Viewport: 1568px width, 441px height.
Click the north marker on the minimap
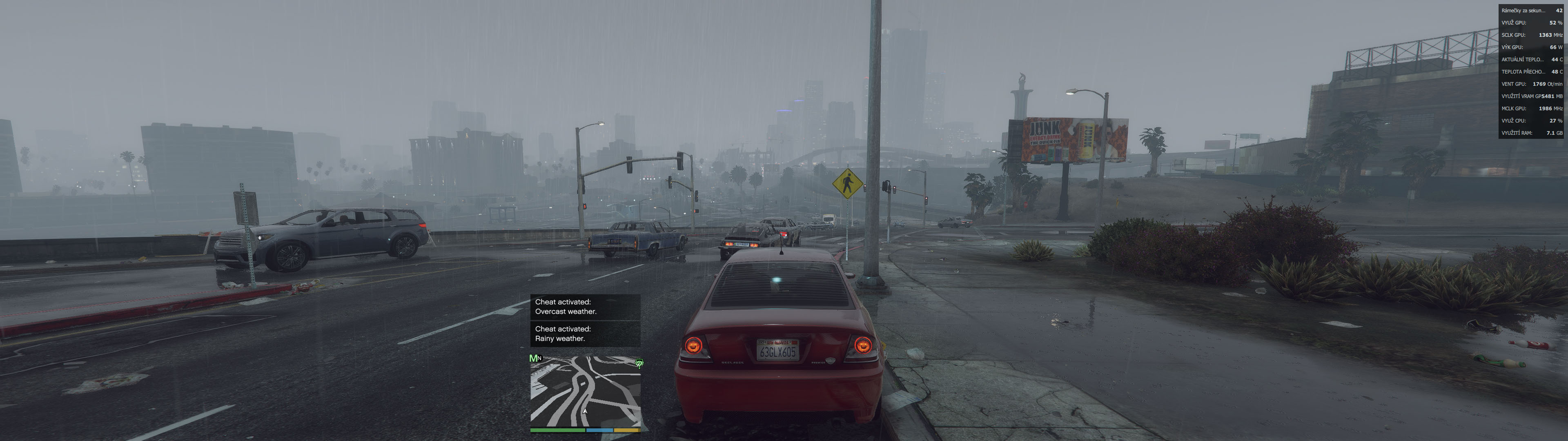(539, 358)
